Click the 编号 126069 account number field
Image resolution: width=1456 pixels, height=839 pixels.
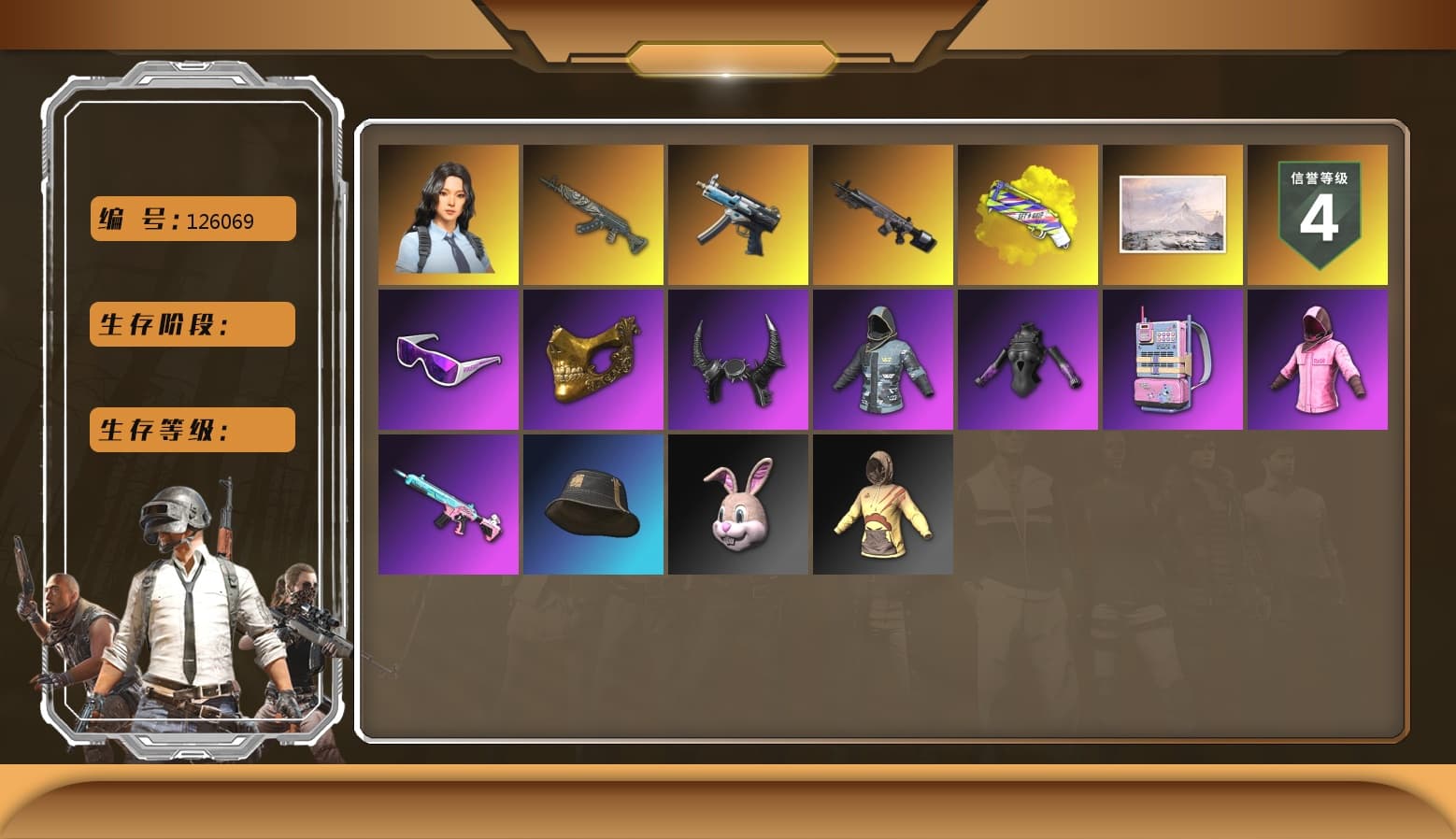(x=192, y=219)
